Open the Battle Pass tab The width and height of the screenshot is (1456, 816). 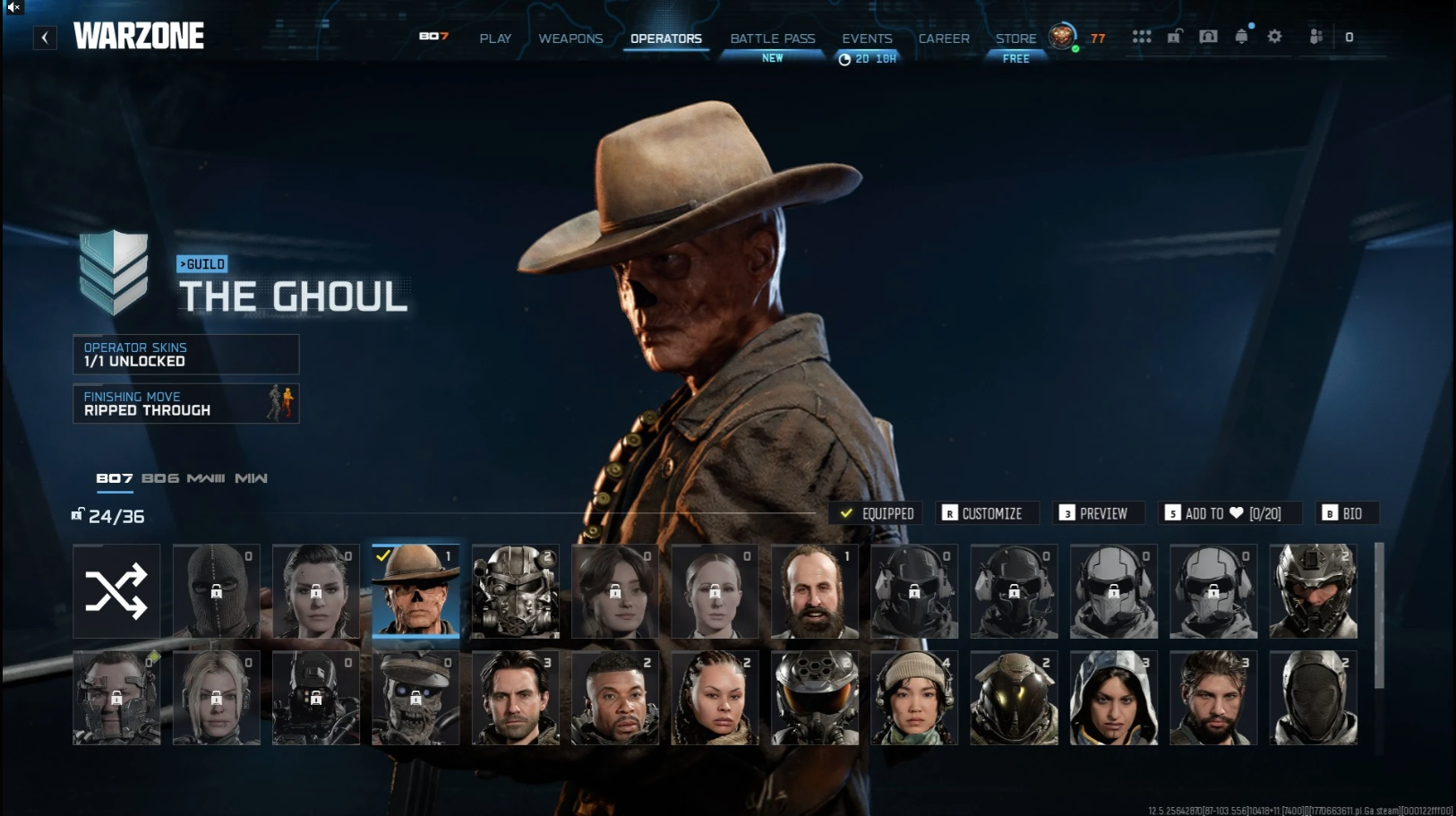[x=772, y=39]
